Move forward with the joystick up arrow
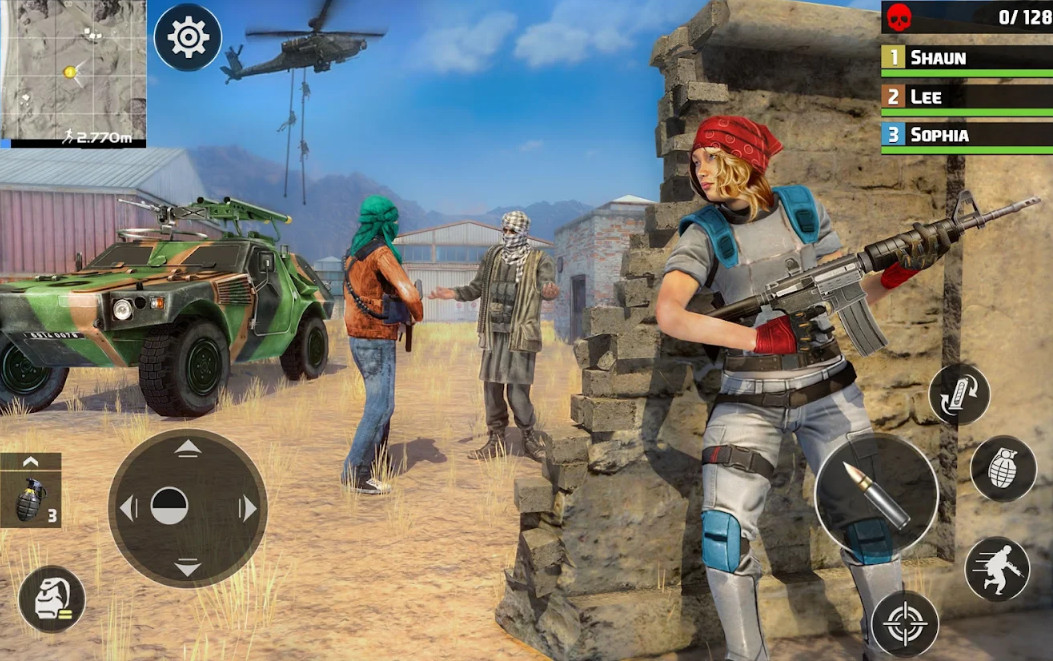The width and height of the screenshot is (1053, 661). pos(188,449)
